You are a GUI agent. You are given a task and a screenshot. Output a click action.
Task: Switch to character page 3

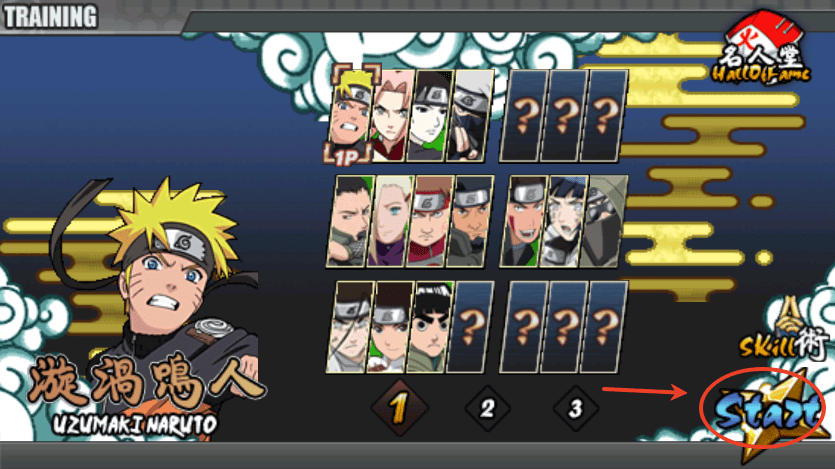[575, 408]
